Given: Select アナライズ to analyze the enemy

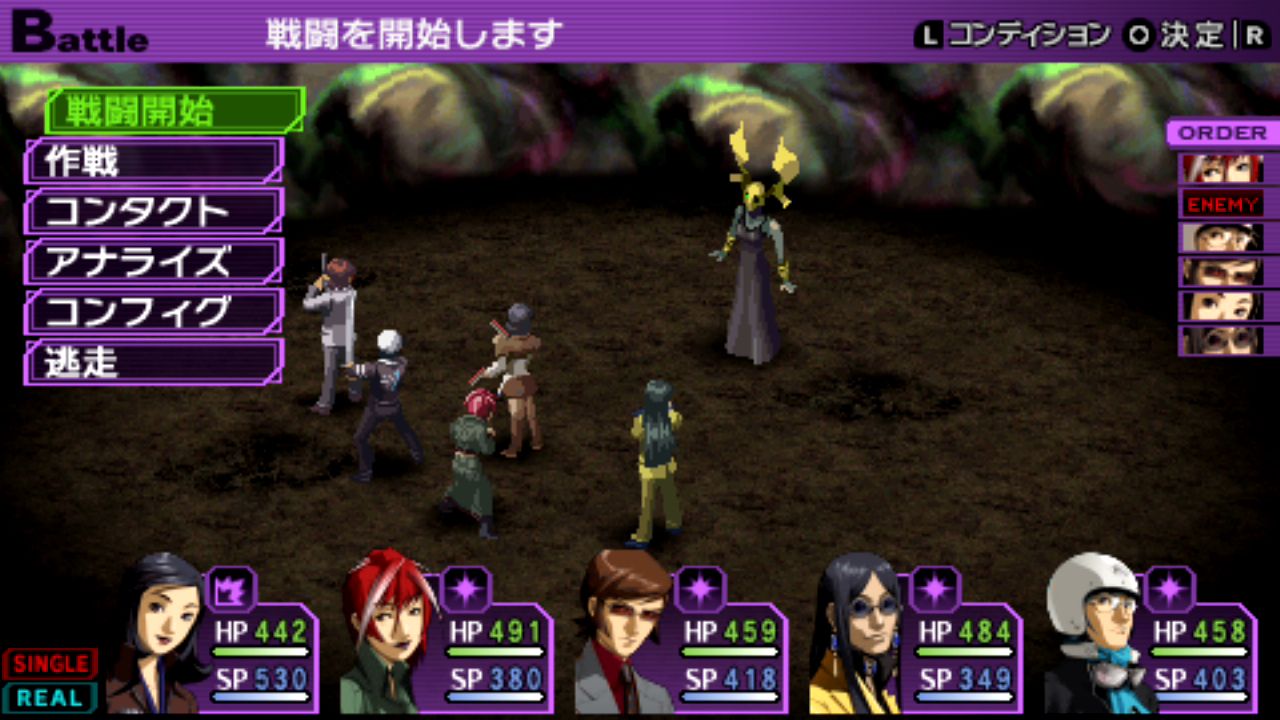Looking at the screenshot, I should 154,262.
